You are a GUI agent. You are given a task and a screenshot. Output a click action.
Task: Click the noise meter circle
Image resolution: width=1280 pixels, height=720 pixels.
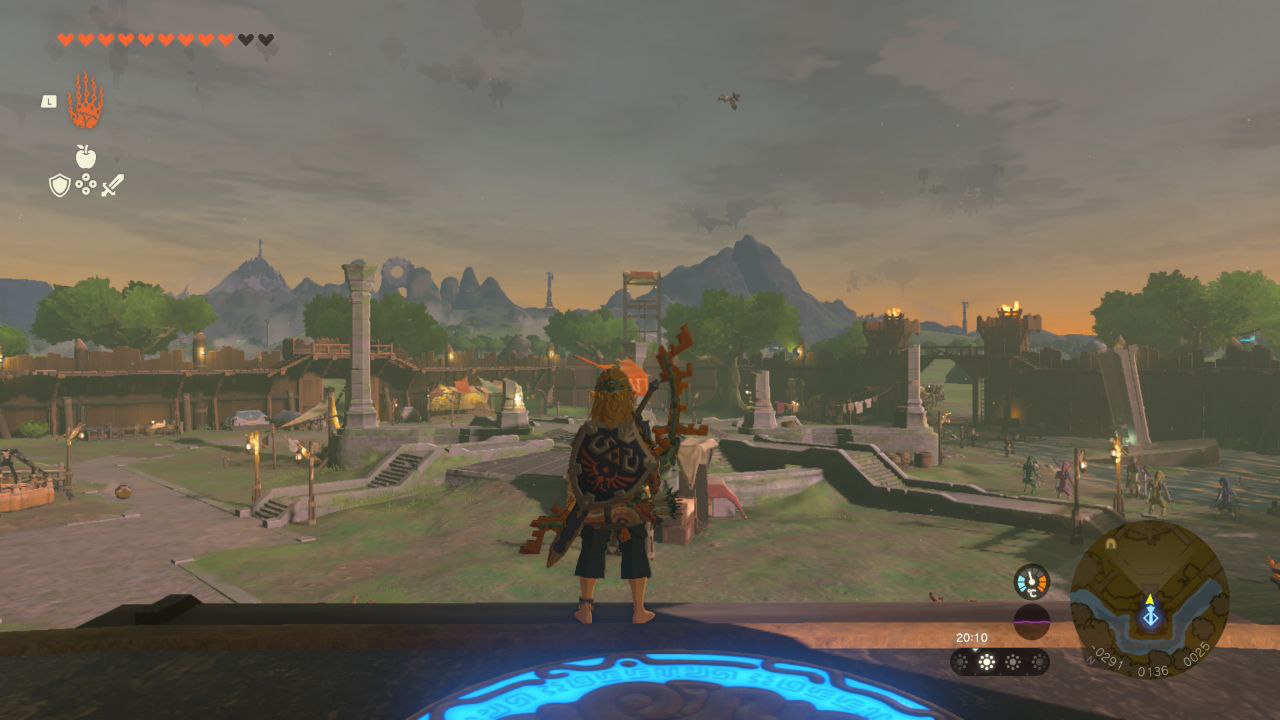point(1031,622)
